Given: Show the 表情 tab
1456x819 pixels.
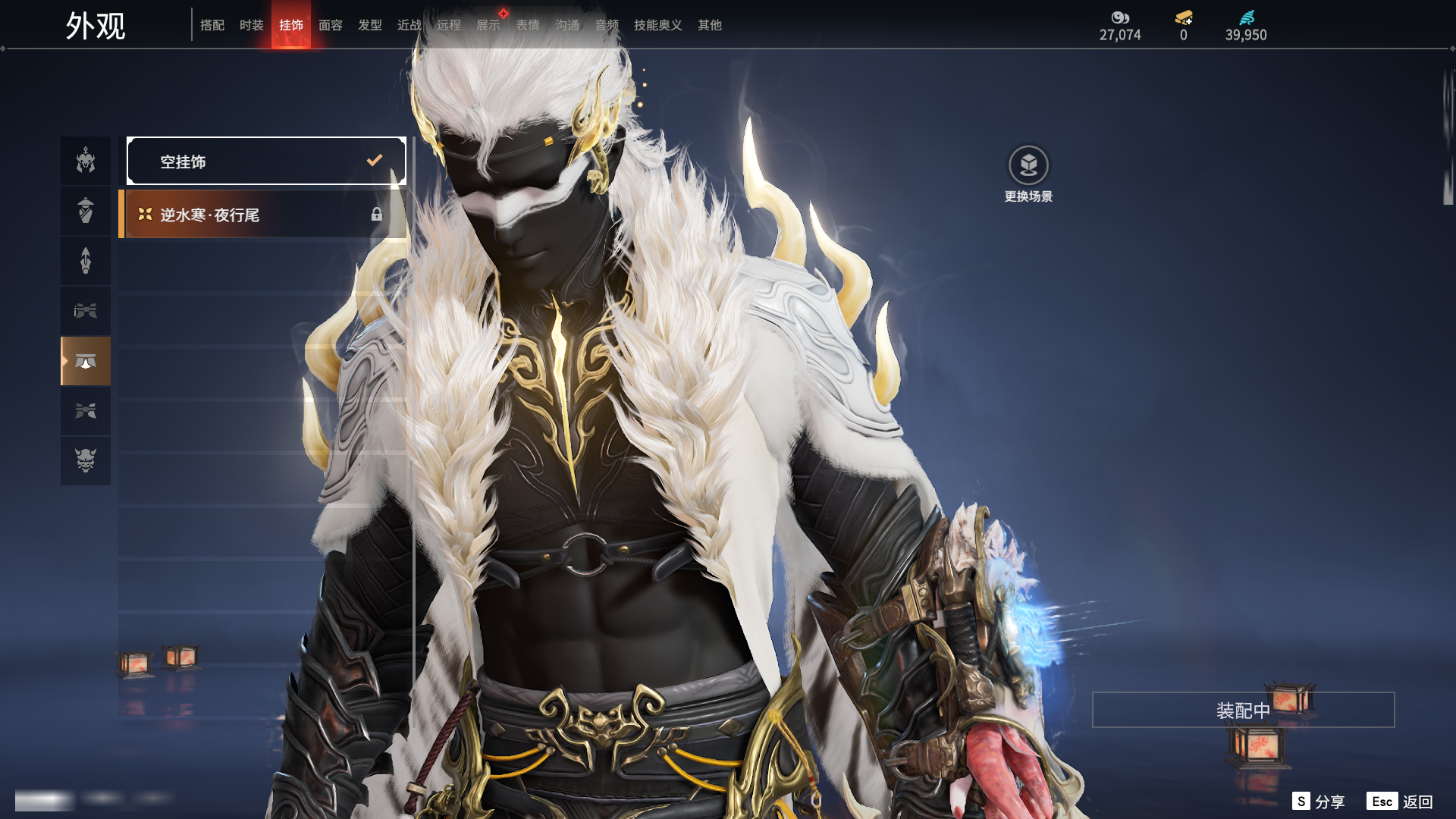Looking at the screenshot, I should [527, 25].
